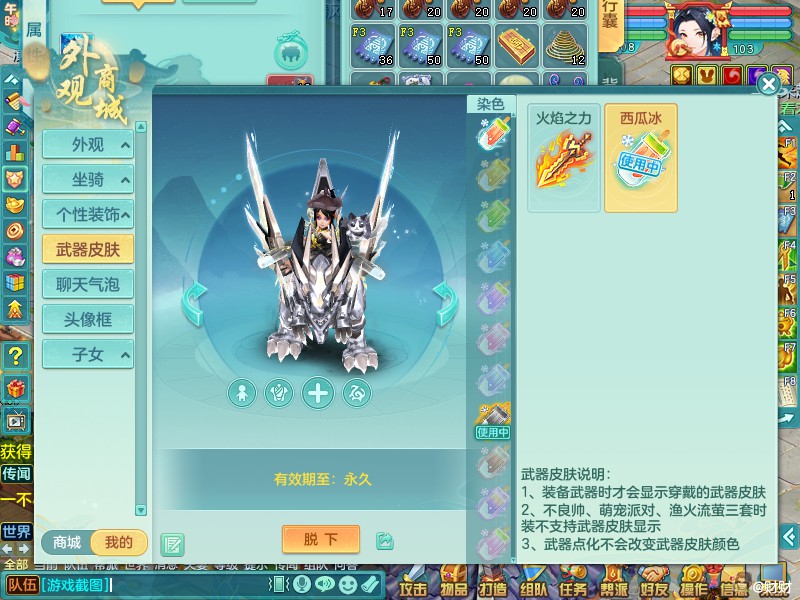Open the 物品 items menu
This screenshot has width=800, height=600.
pos(453,587)
